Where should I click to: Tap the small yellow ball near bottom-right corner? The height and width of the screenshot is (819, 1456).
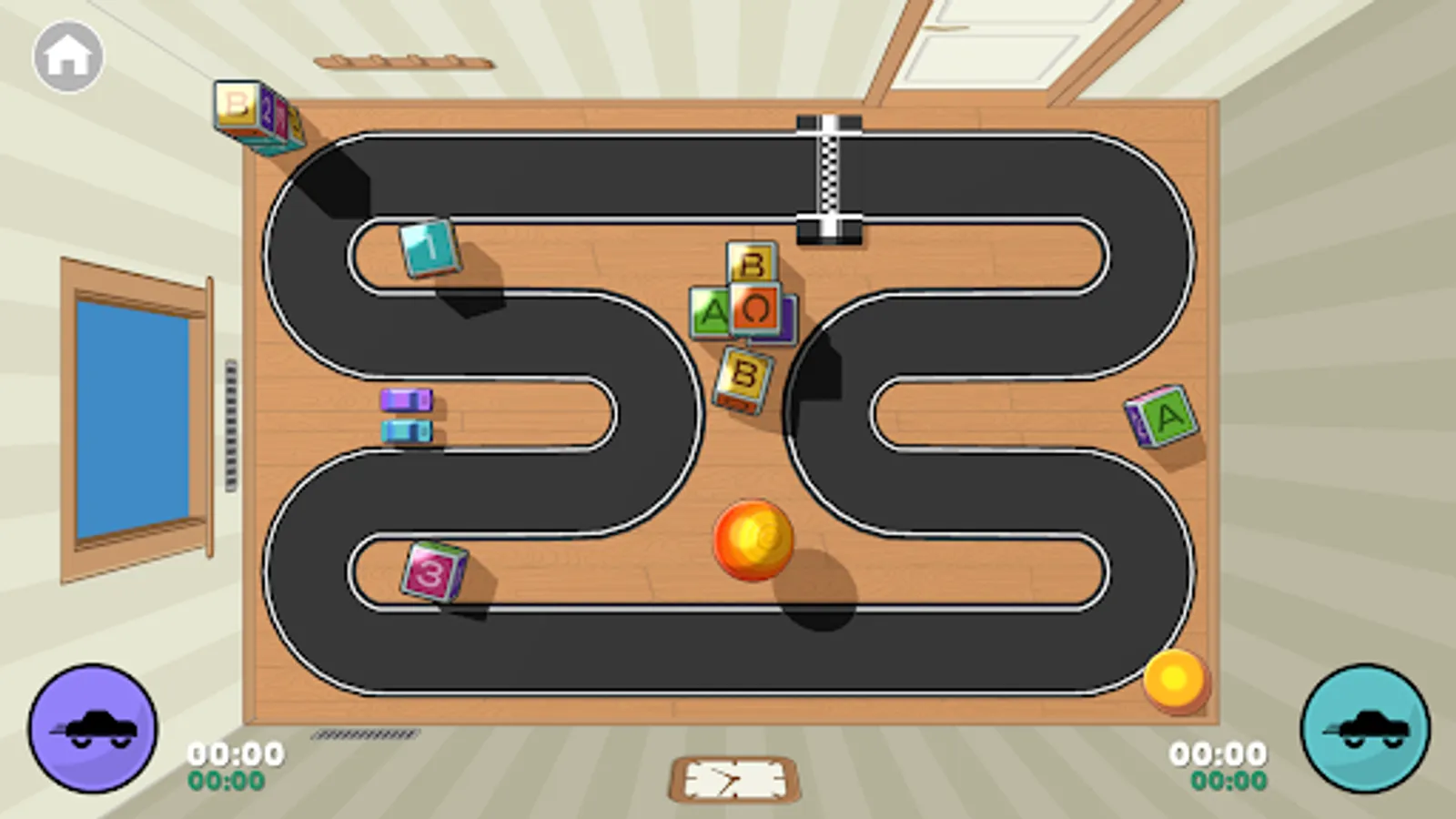coord(1174,679)
